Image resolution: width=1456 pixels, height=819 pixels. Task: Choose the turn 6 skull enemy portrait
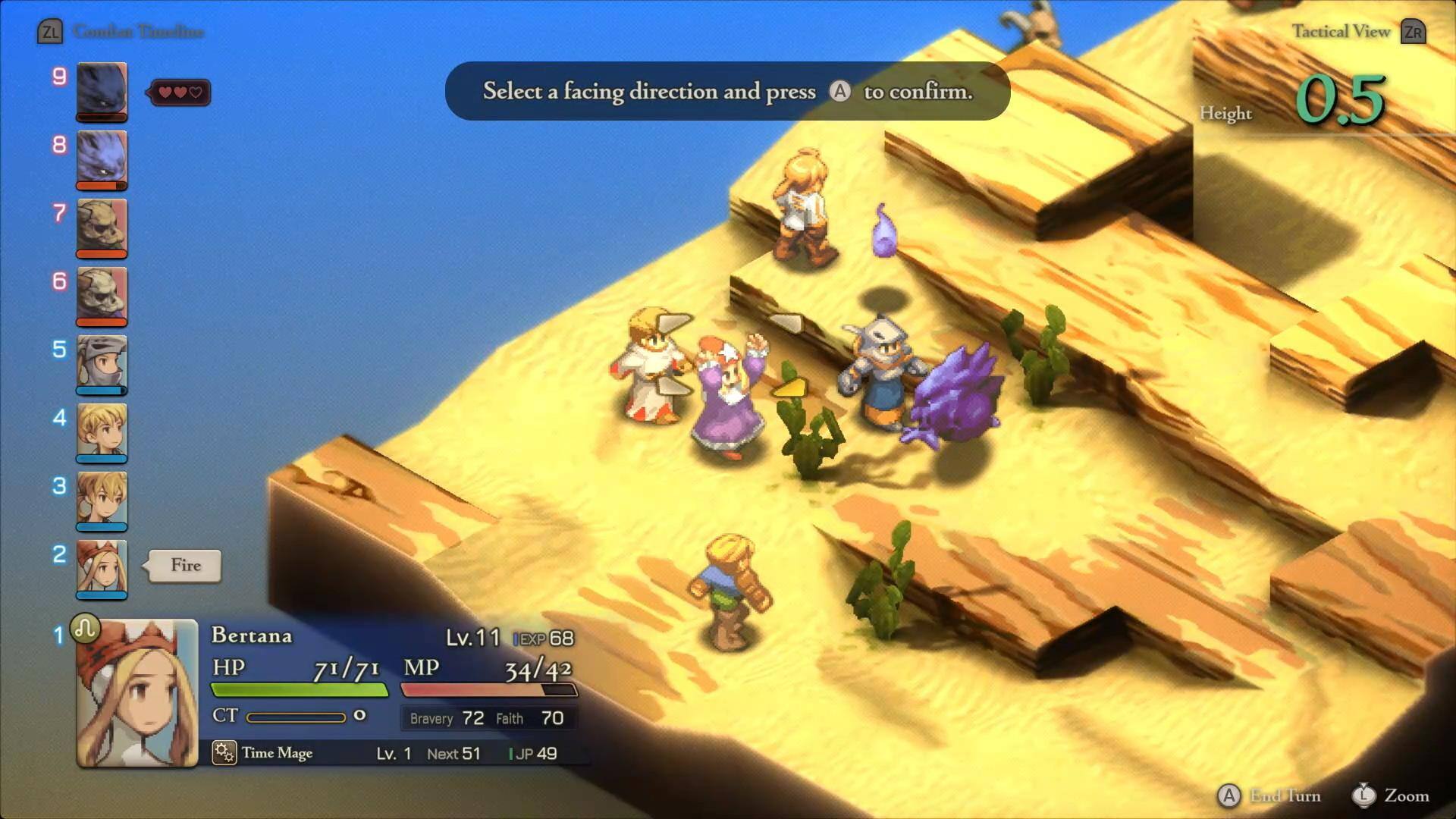102,296
